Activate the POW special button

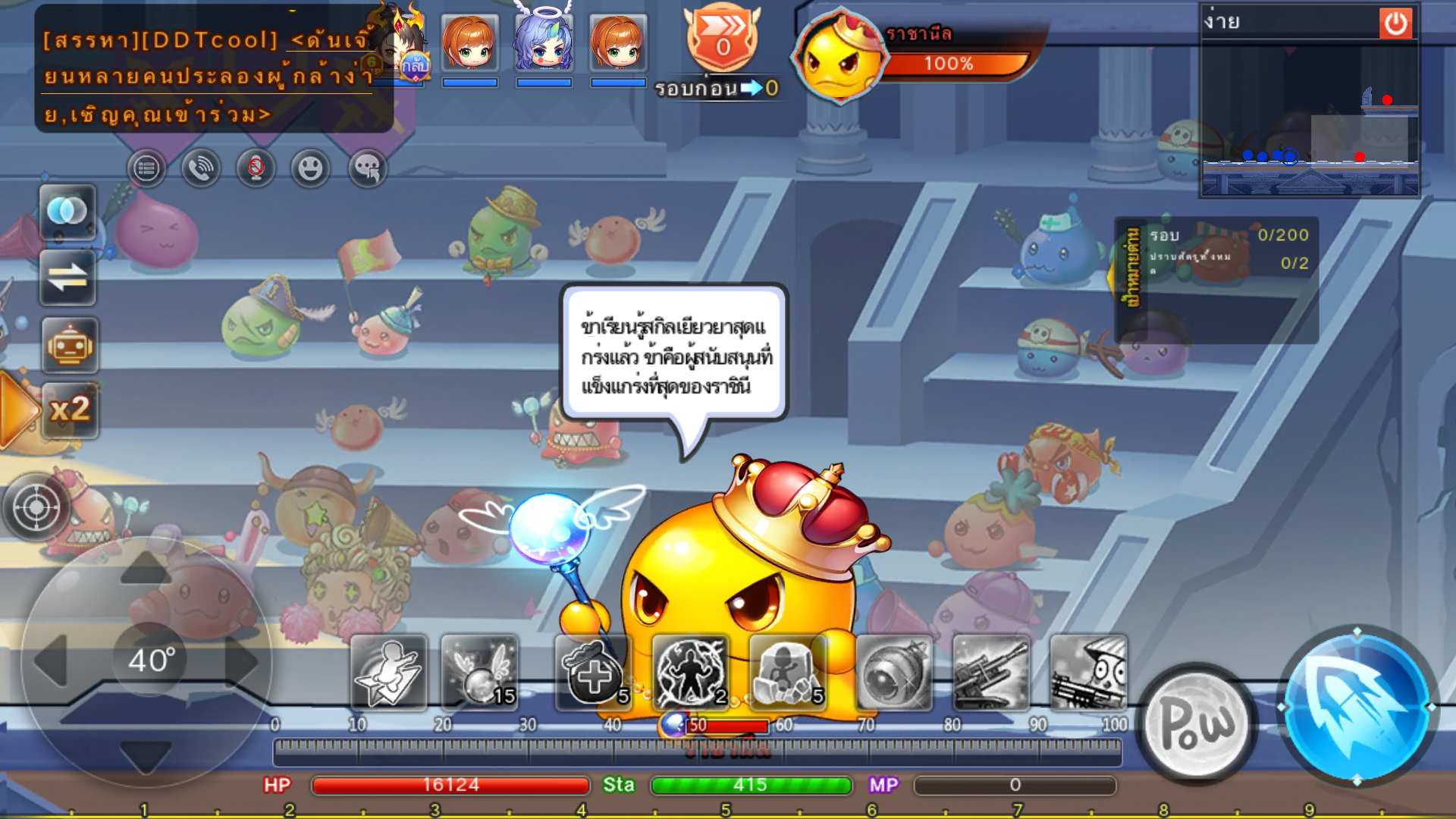pyautogui.click(x=1197, y=723)
